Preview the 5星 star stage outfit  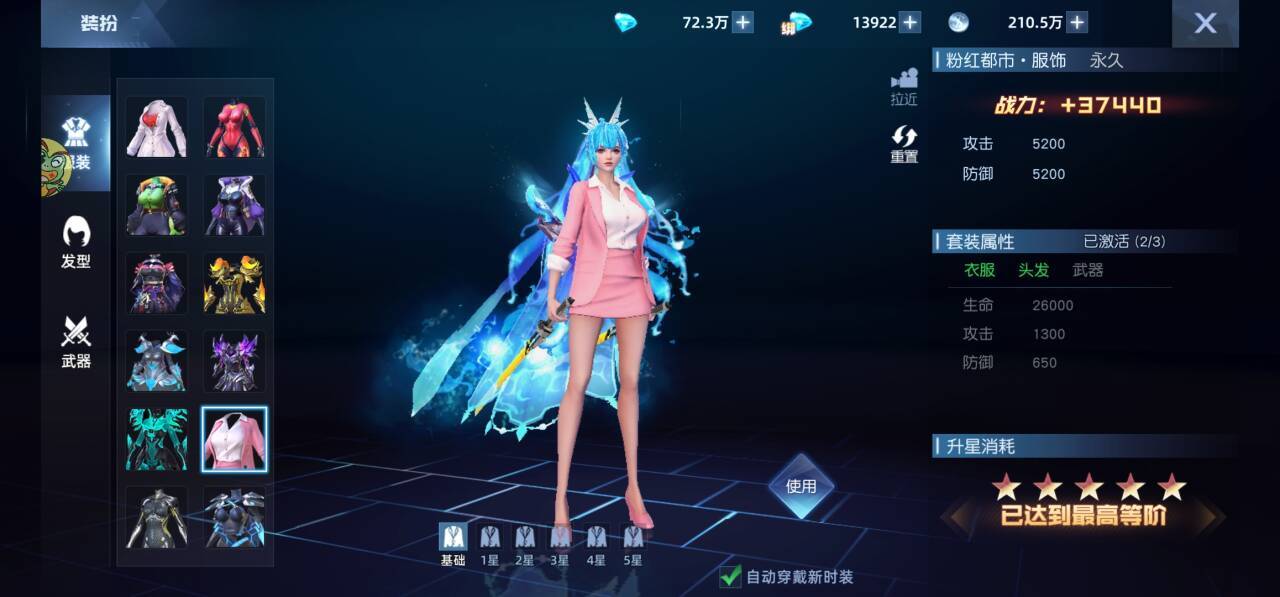coord(633,544)
